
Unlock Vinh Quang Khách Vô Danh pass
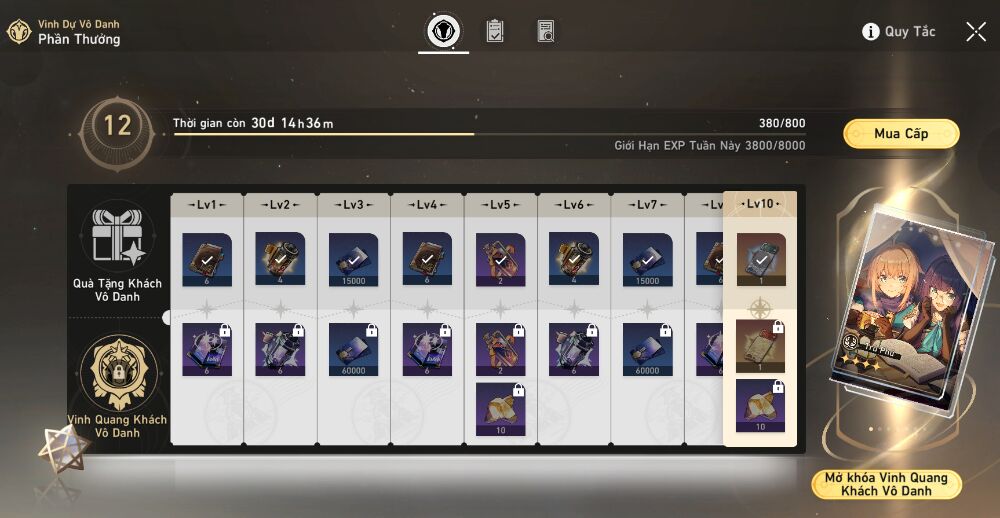click(886, 484)
